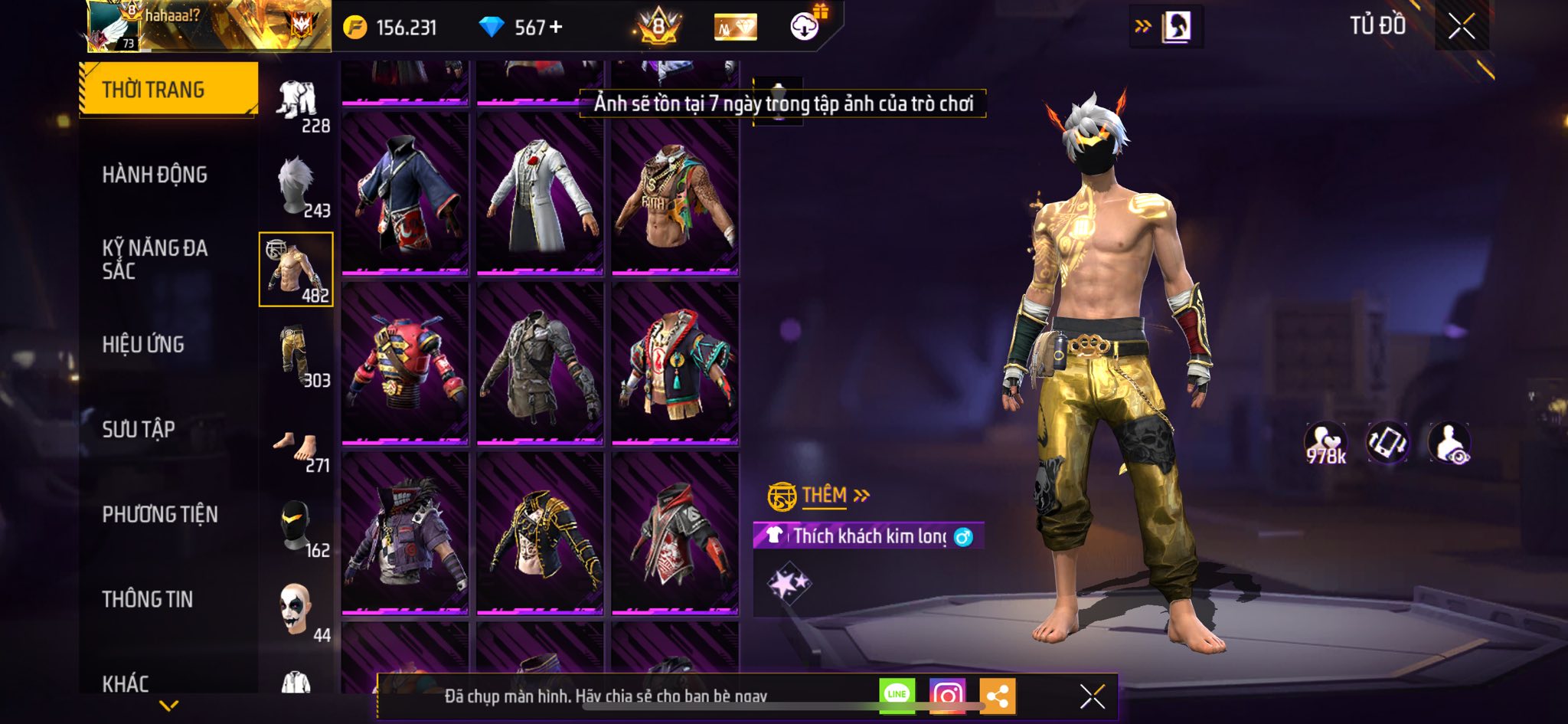
Task: Equip the white tuxedo coat with rose
Action: click(x=540, y=194)
